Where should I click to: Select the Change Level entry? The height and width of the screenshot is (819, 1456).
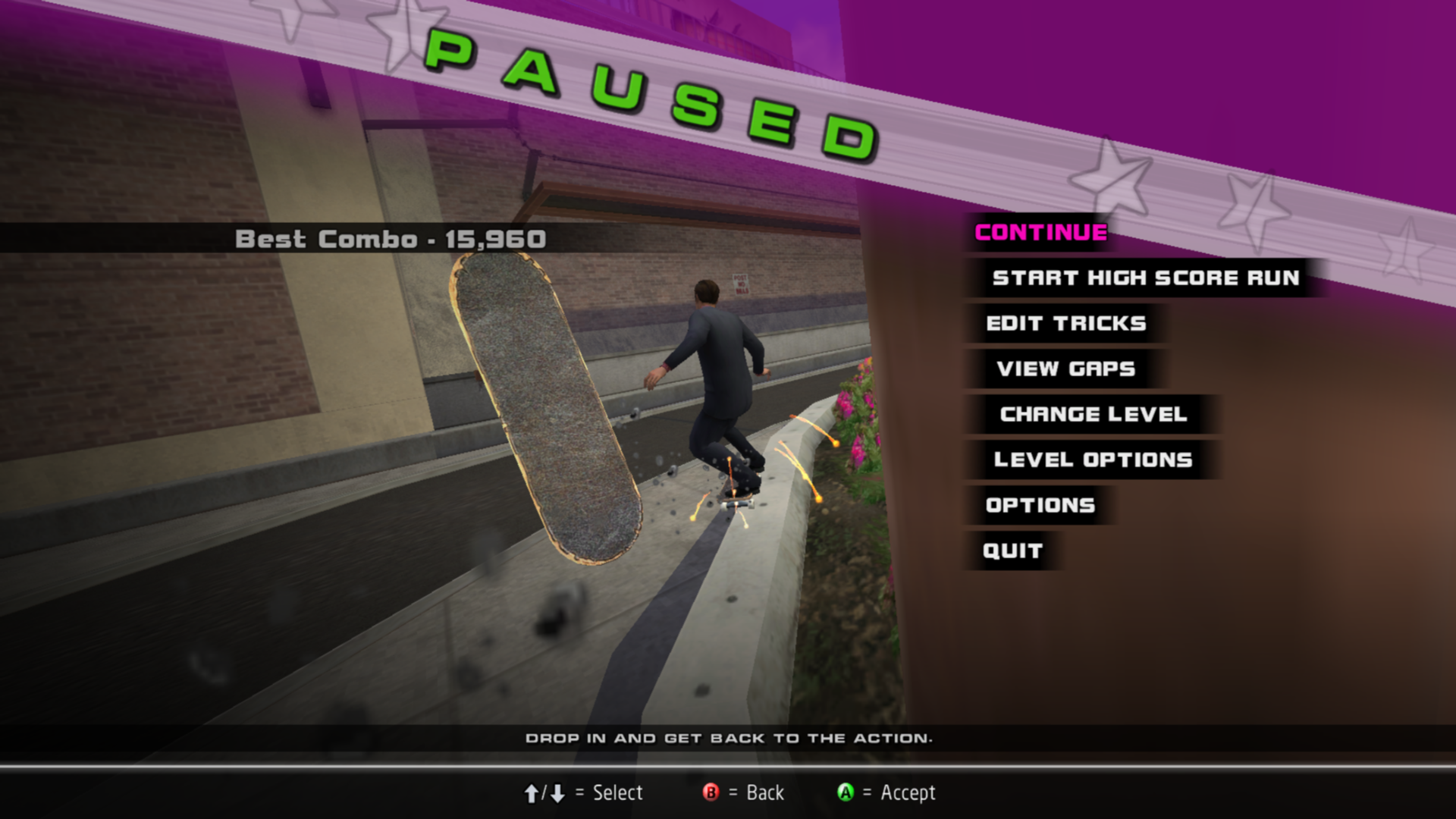[x=1093, y=415]
